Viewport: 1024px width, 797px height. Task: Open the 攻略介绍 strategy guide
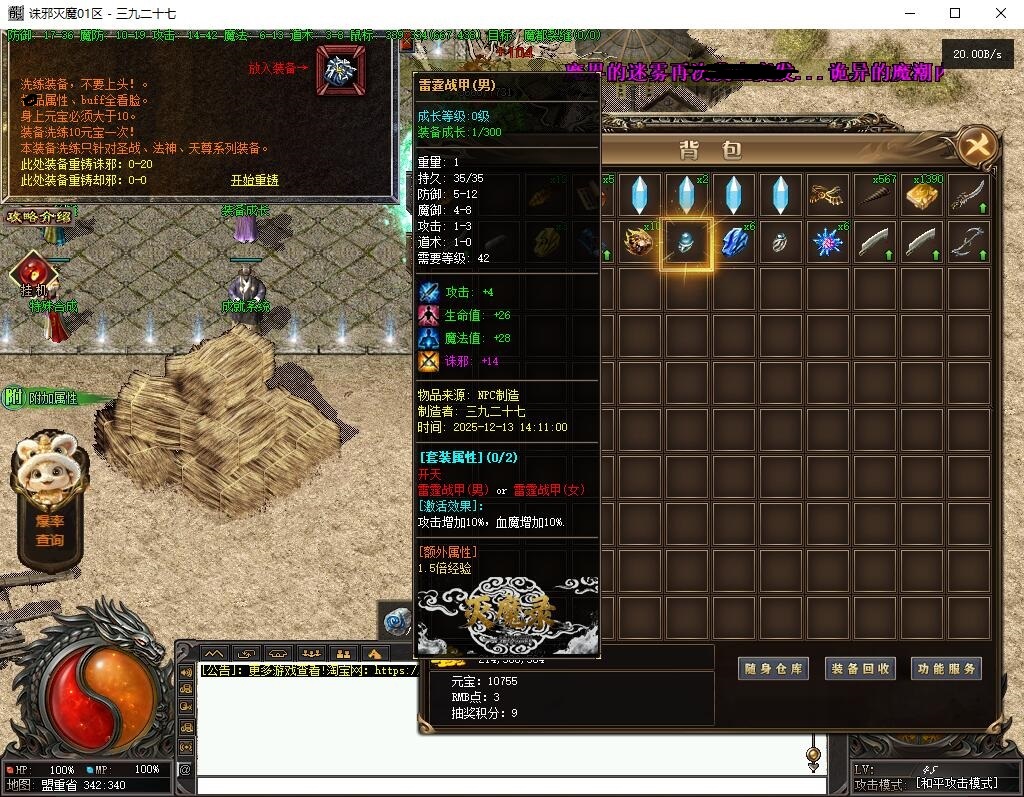pos(40,217)
